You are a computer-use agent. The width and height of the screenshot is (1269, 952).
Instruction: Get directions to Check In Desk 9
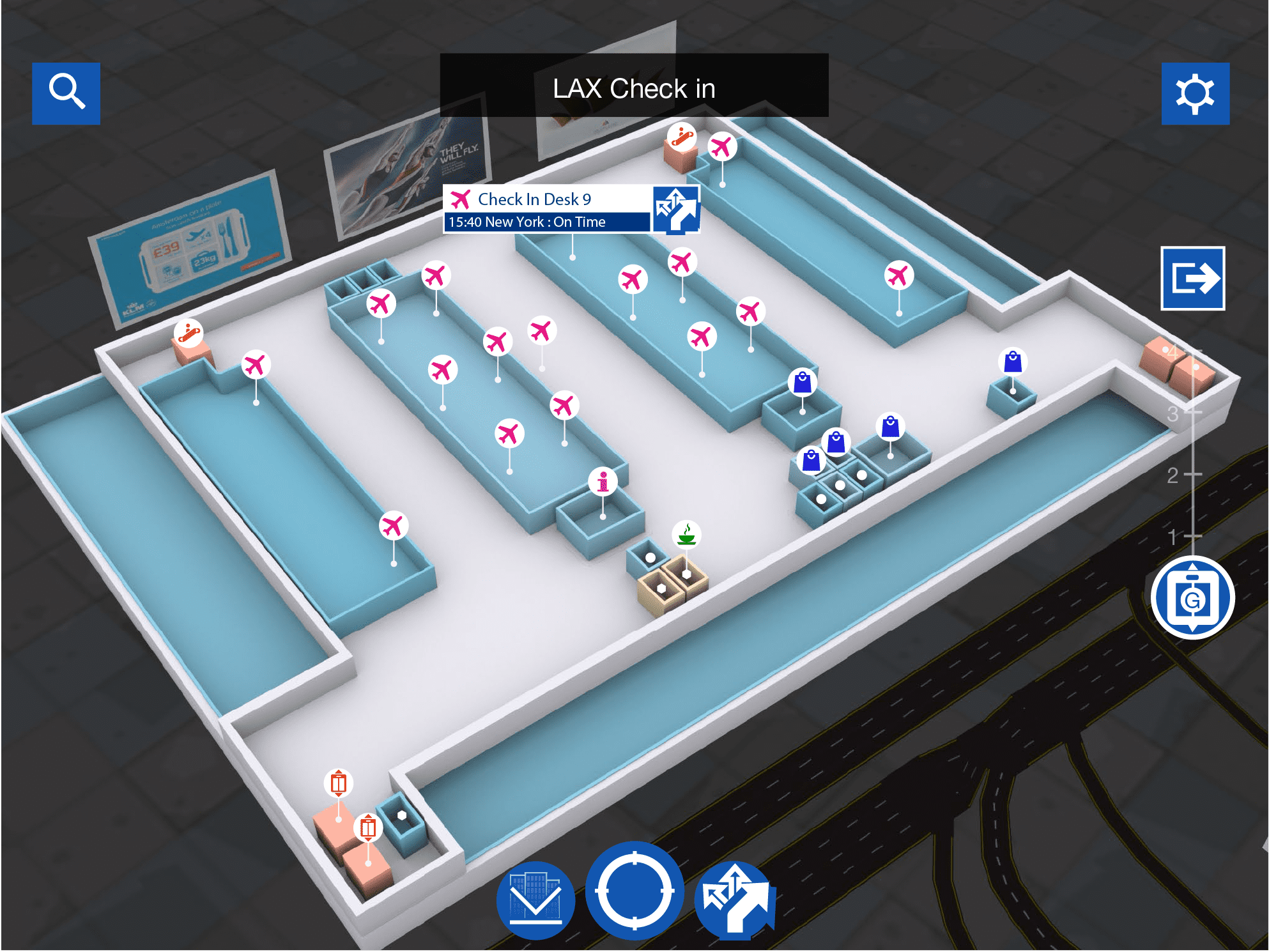click(x=676, y=210)
